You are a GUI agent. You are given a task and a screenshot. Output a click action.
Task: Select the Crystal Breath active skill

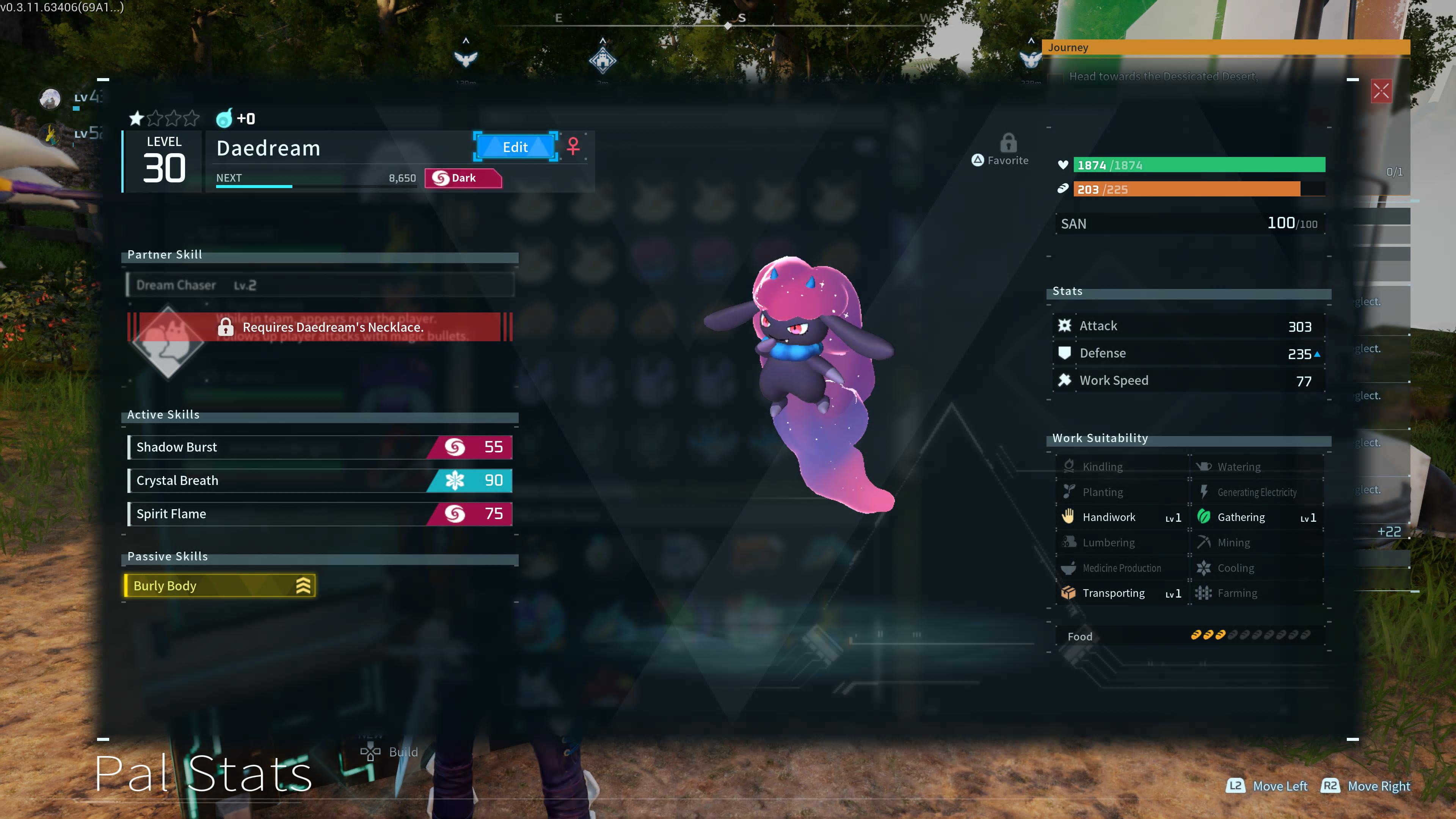click(320, 480)
